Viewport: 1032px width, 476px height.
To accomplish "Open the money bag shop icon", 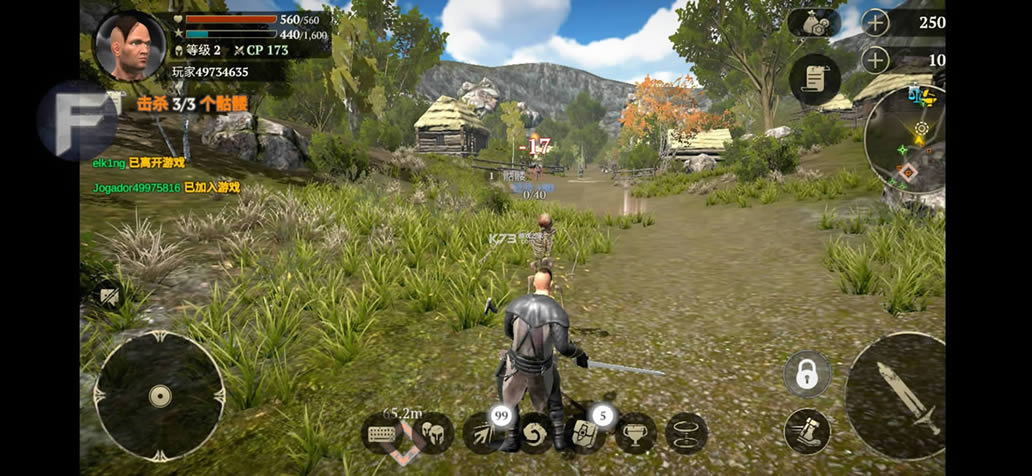I will click(x=814, y=23).
